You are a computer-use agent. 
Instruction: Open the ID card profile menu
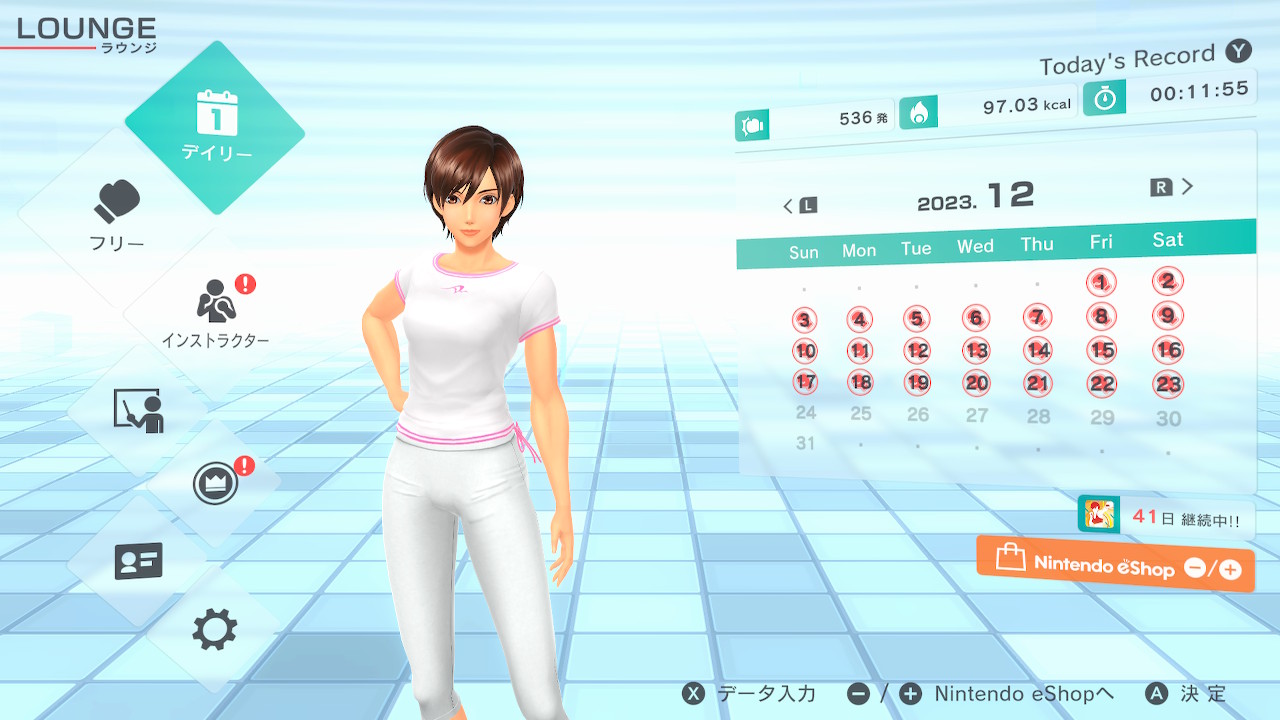[x=138, y=561]
